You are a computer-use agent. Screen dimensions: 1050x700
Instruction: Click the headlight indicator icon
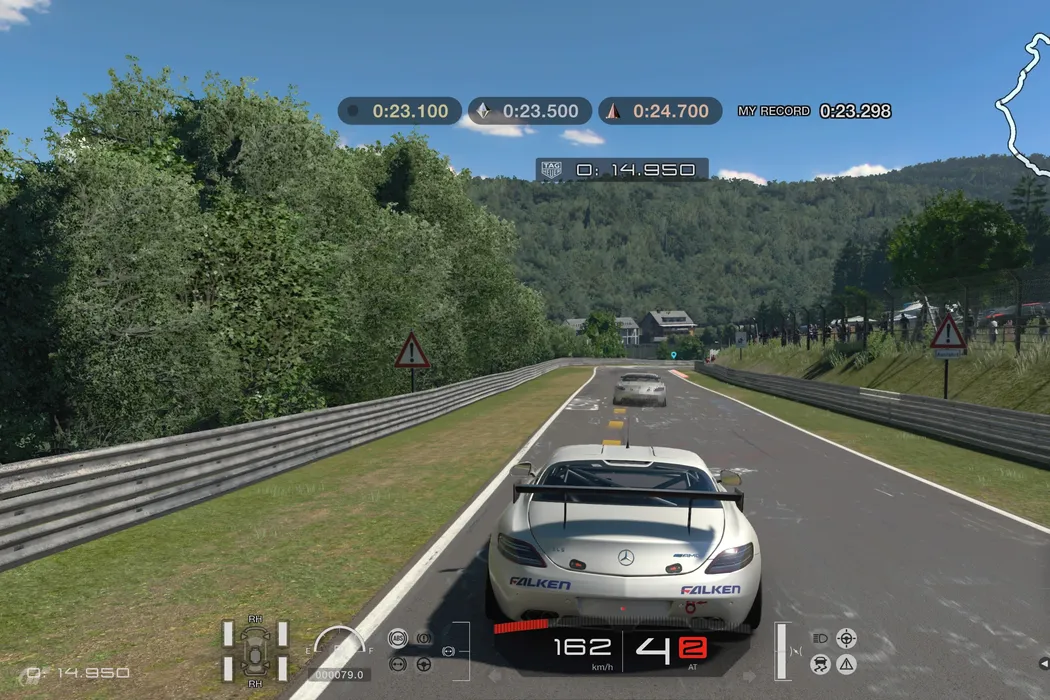coord(820,637)
